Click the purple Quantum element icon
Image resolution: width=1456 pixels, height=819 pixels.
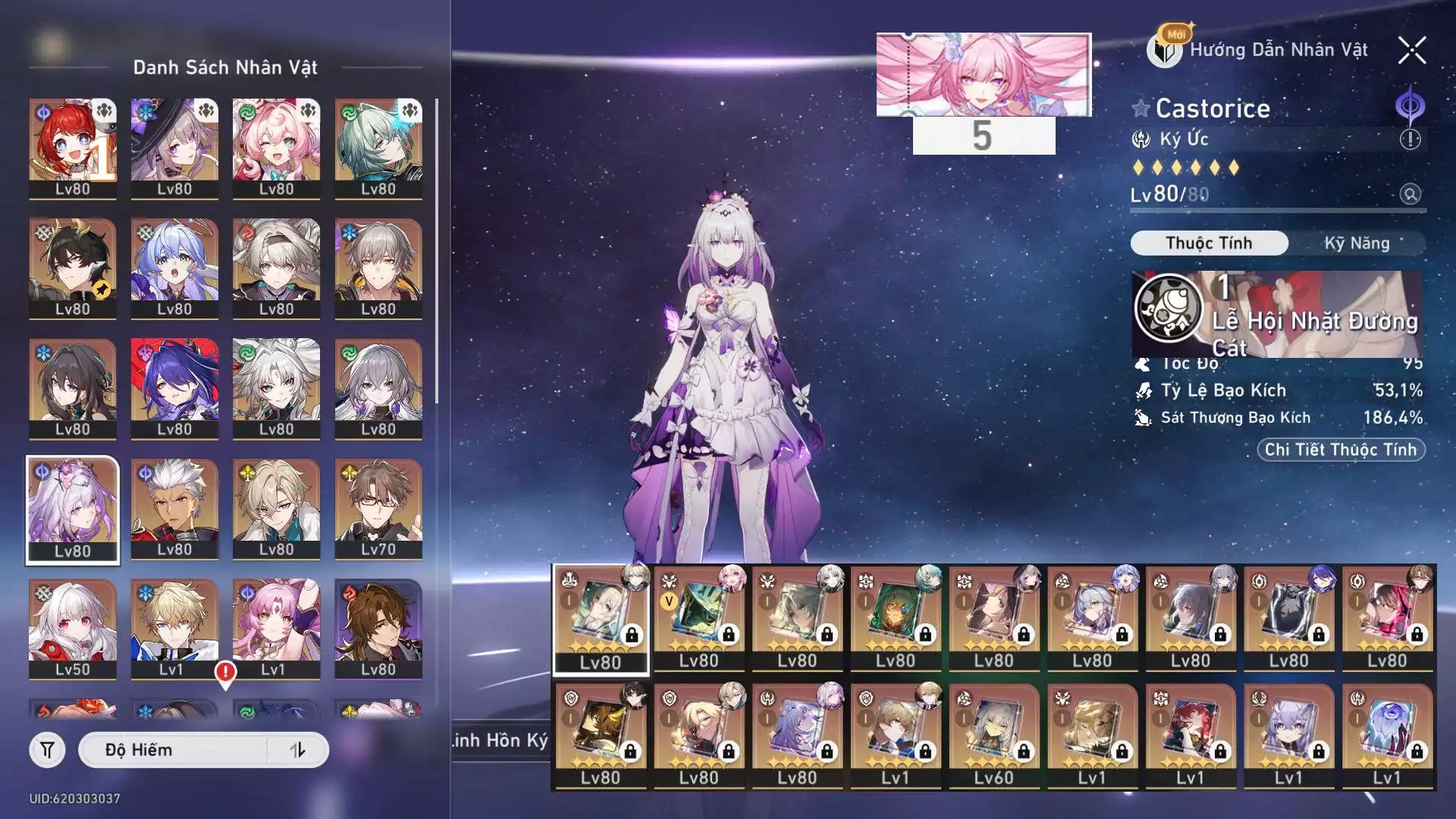[1410, 106]
